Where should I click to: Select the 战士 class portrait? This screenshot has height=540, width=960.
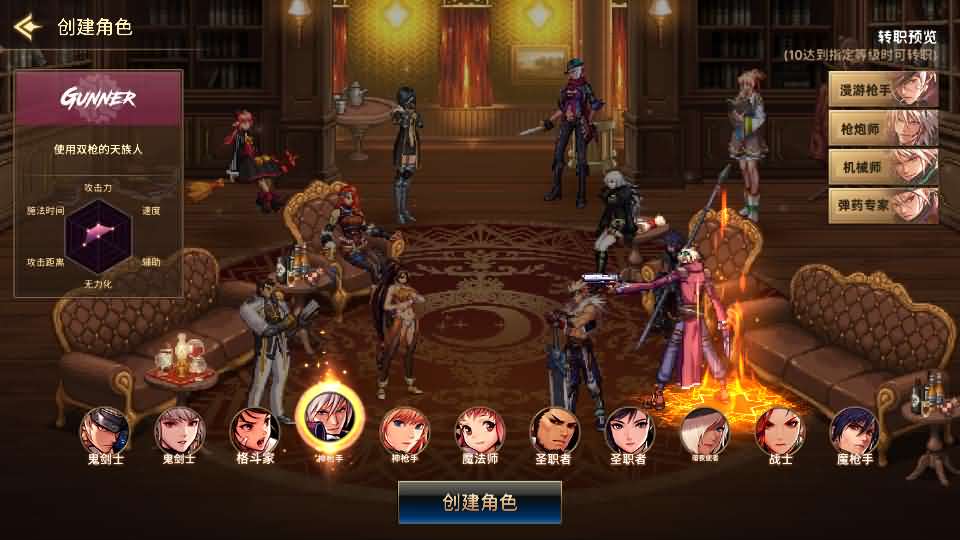pos(780,431)
